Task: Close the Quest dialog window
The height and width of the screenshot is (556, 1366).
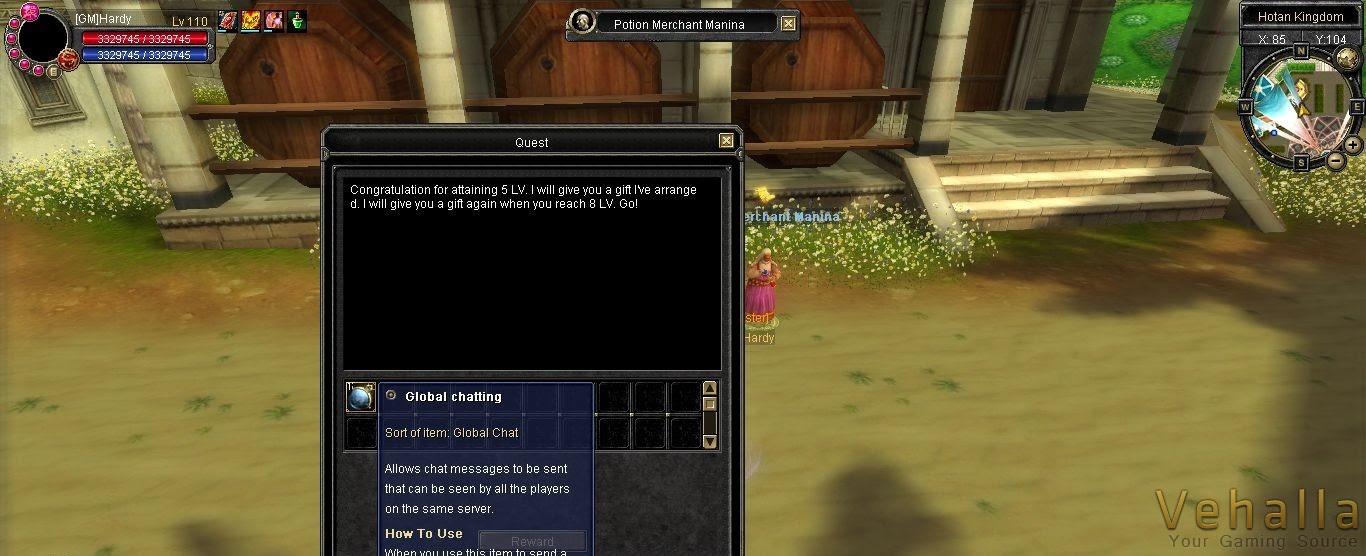Action: click(x=727, y=141)
